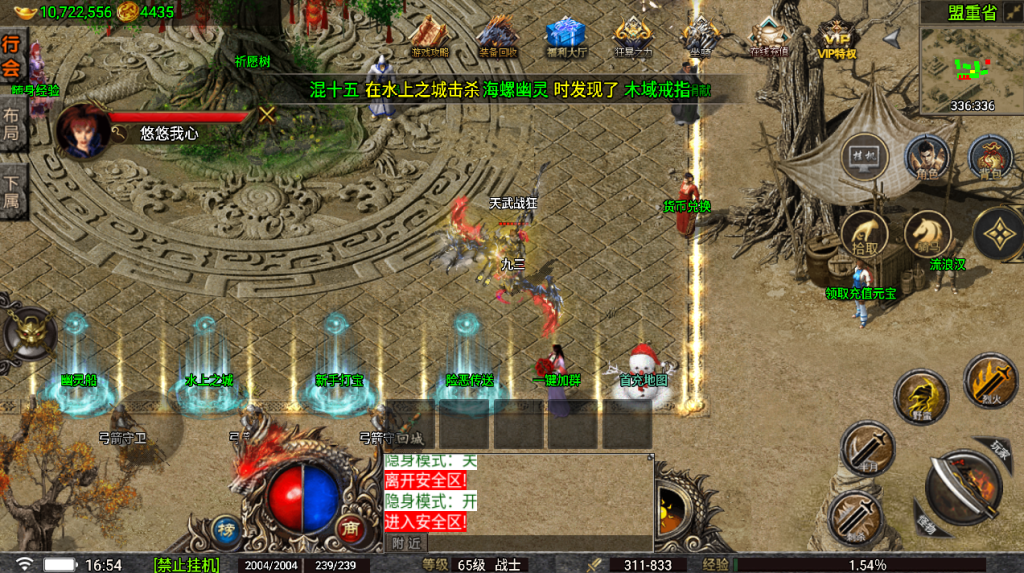1024x573 pixels.
Task: Open the 装备回收 equipment recycle icon
Action: point(498,37)
